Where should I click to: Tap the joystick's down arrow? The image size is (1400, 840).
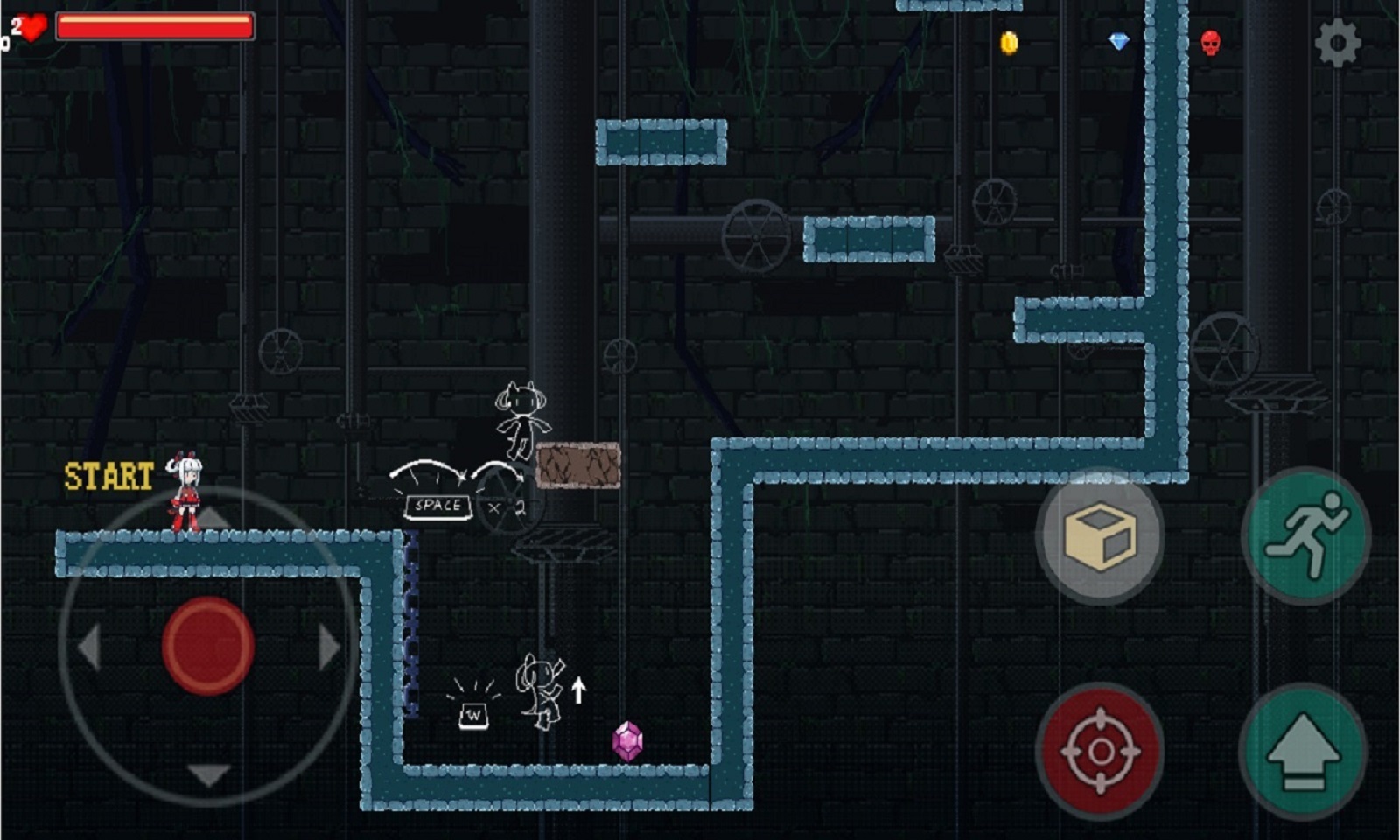(x=209, y=773)
